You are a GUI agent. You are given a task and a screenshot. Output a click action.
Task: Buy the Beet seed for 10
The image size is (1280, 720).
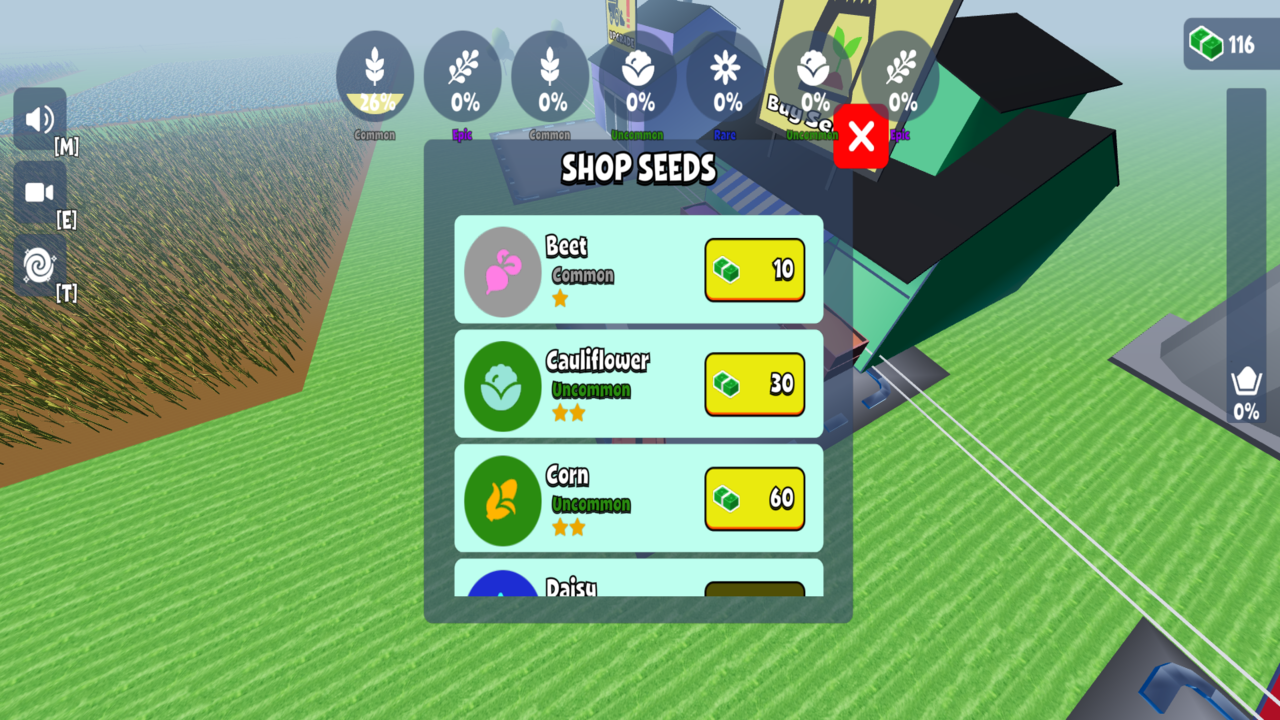[754, 271]
